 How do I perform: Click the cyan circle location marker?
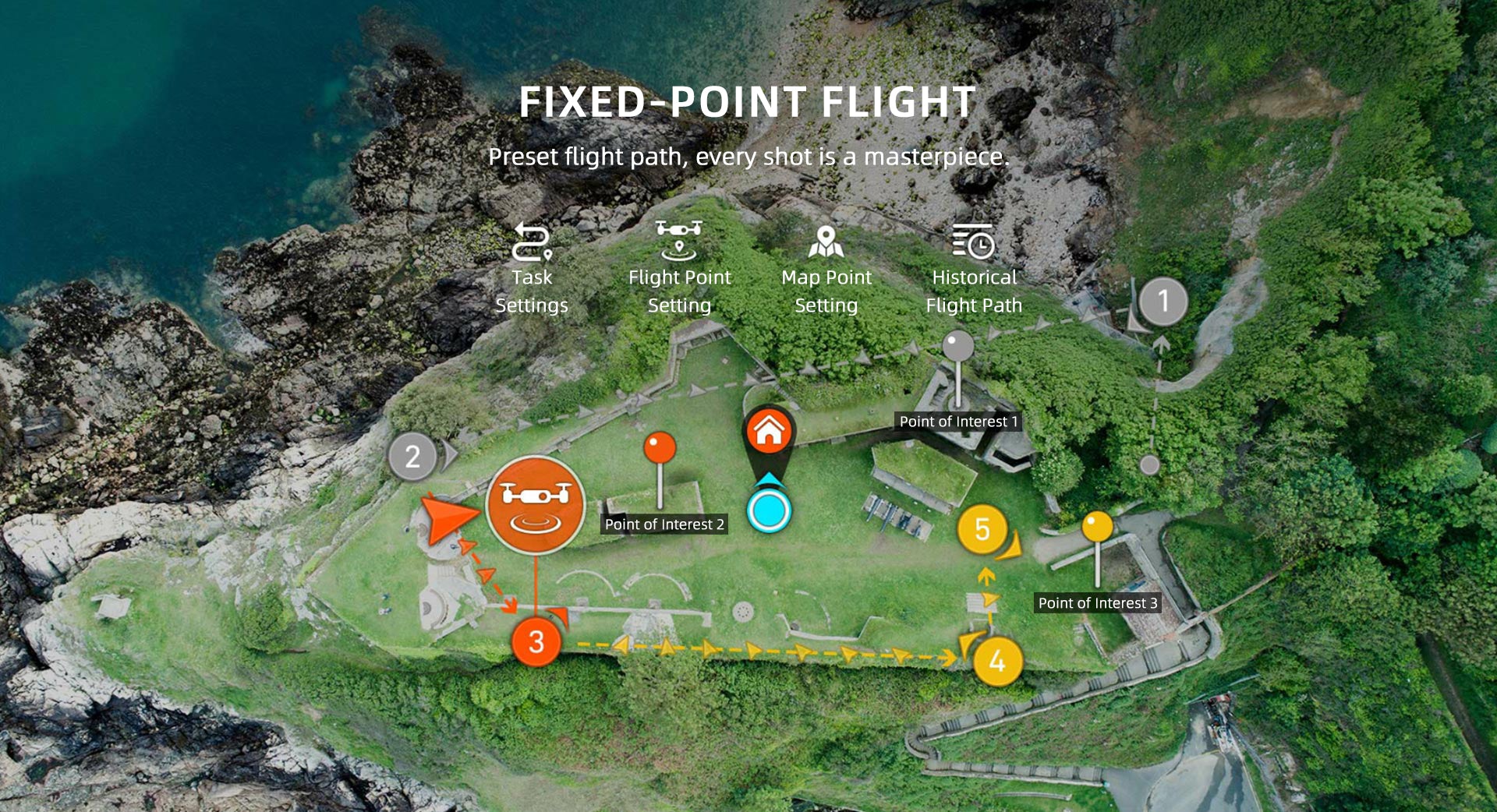coord(769,511)
